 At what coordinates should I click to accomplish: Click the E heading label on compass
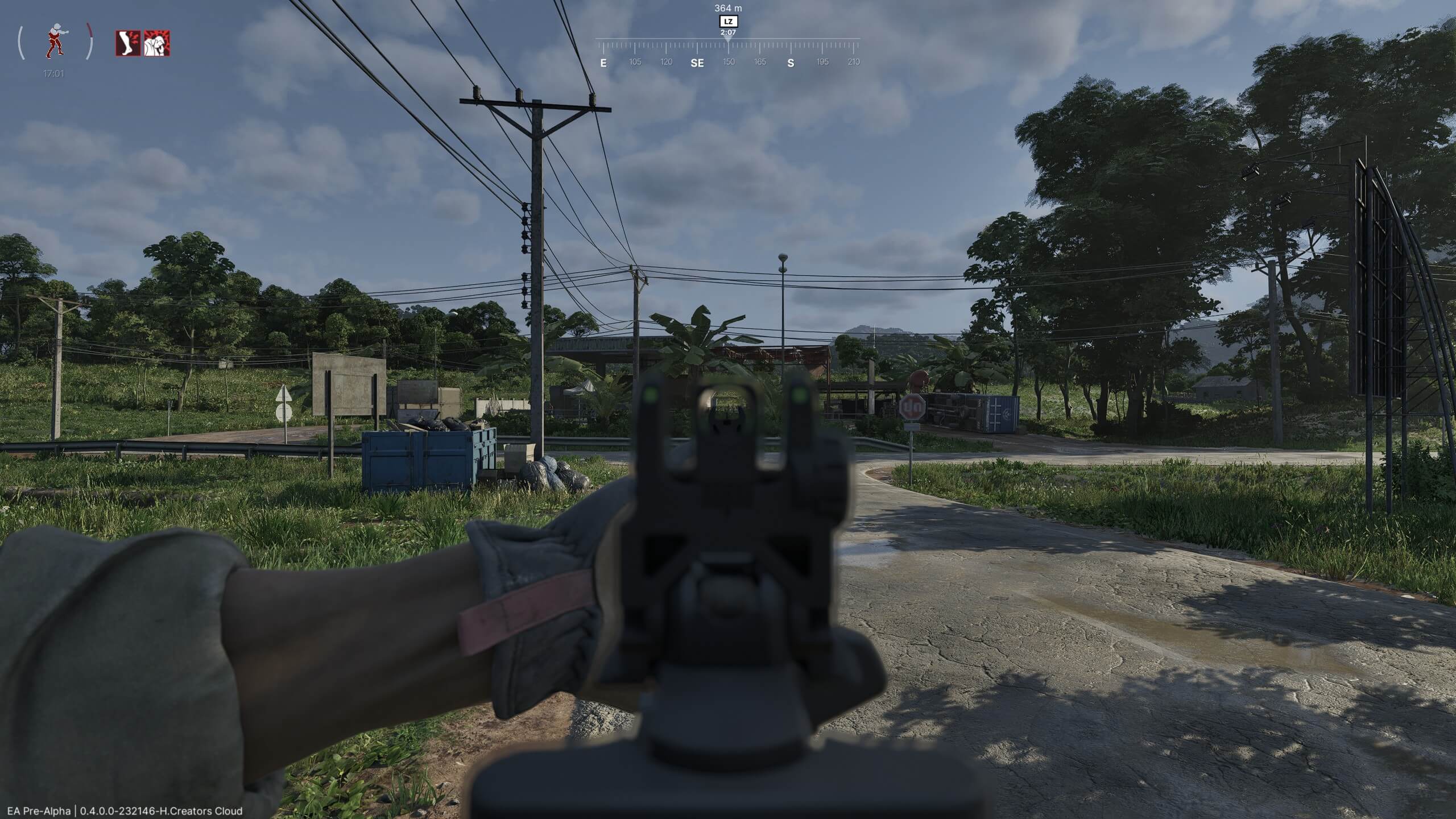pos(604,63)
